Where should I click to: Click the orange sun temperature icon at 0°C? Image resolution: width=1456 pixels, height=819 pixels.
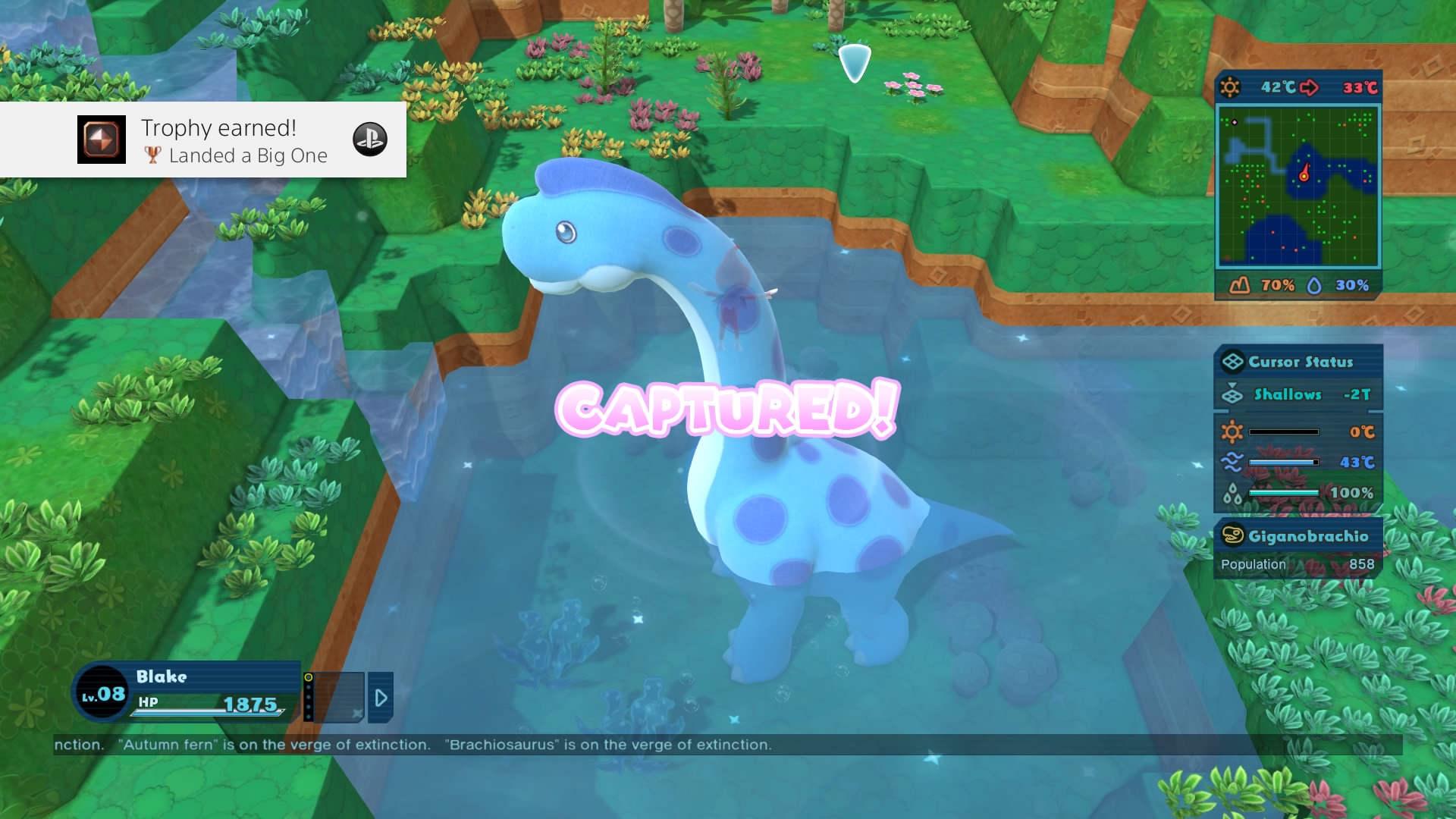tap(1233, 431)
